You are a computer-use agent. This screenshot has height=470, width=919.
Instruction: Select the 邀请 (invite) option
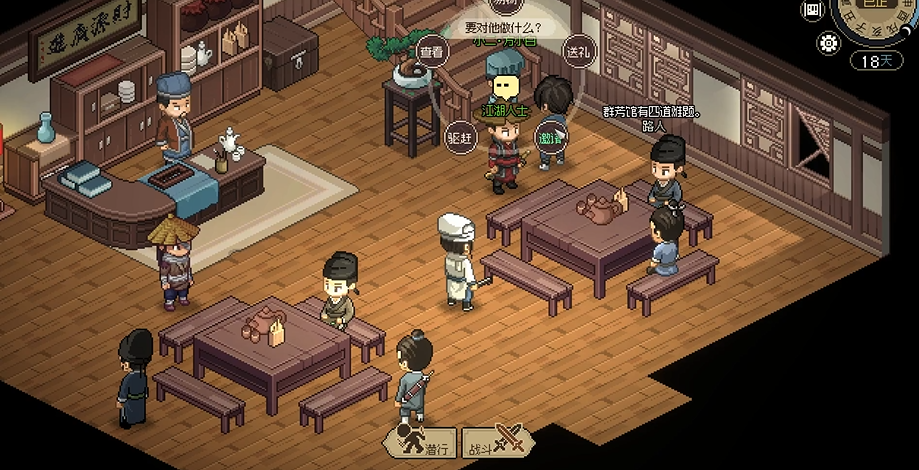(x=549, y=137)
